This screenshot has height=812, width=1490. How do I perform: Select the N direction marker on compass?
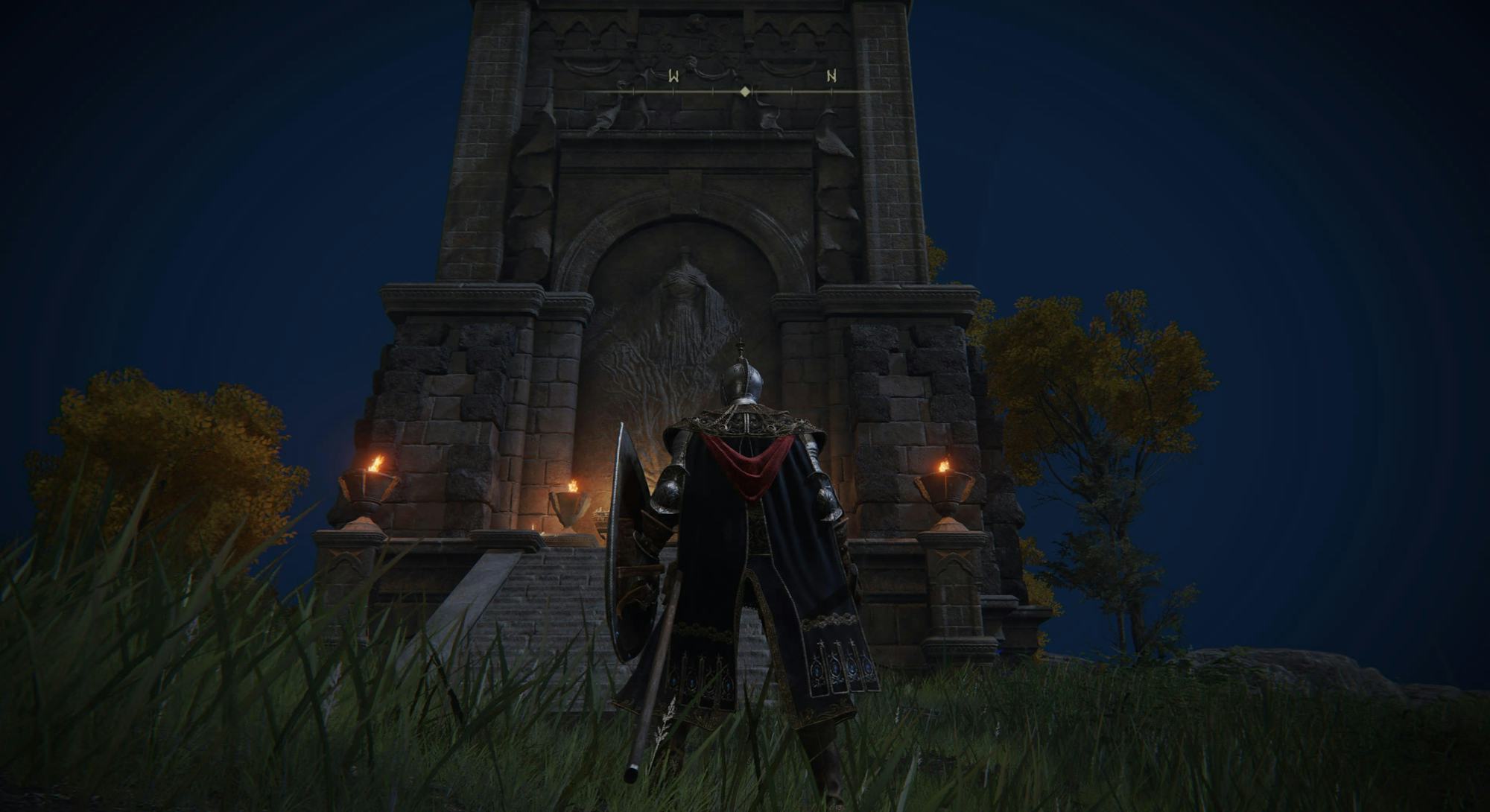pyautogui.click(x=831, y=76)
